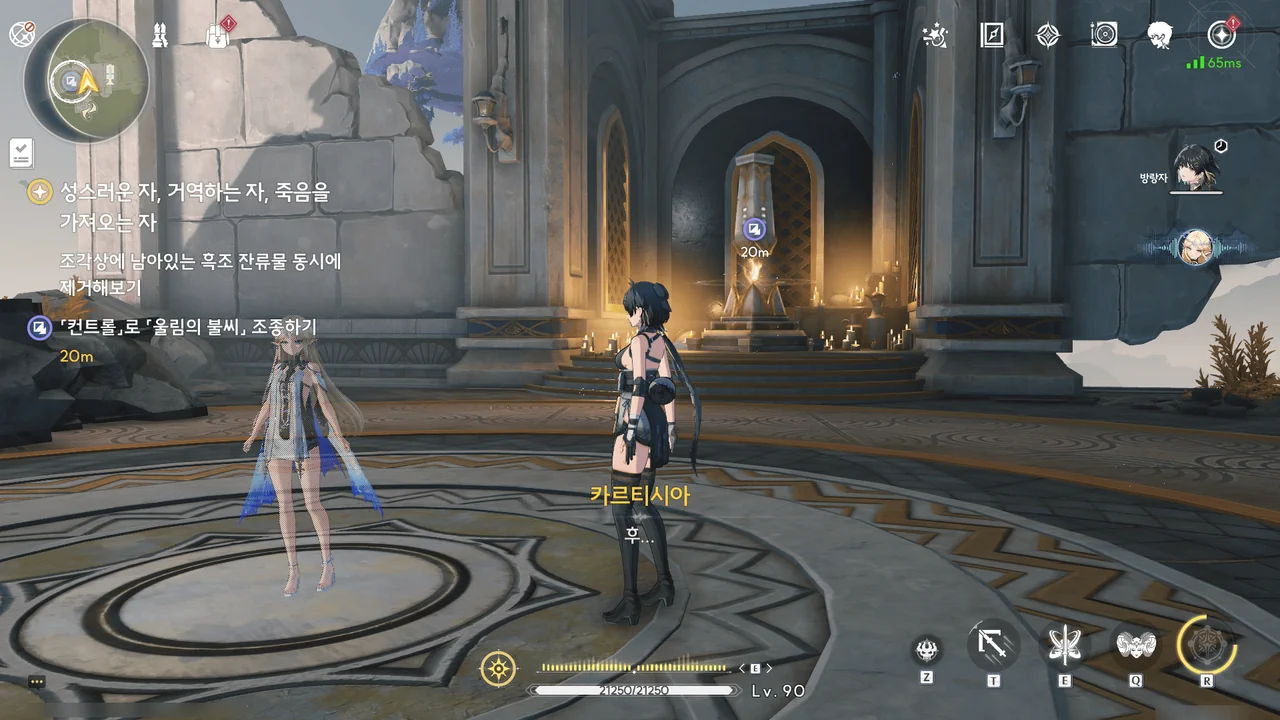
Task: Activate the butterfly resonance skill
Action: (x=1064, y=646)
